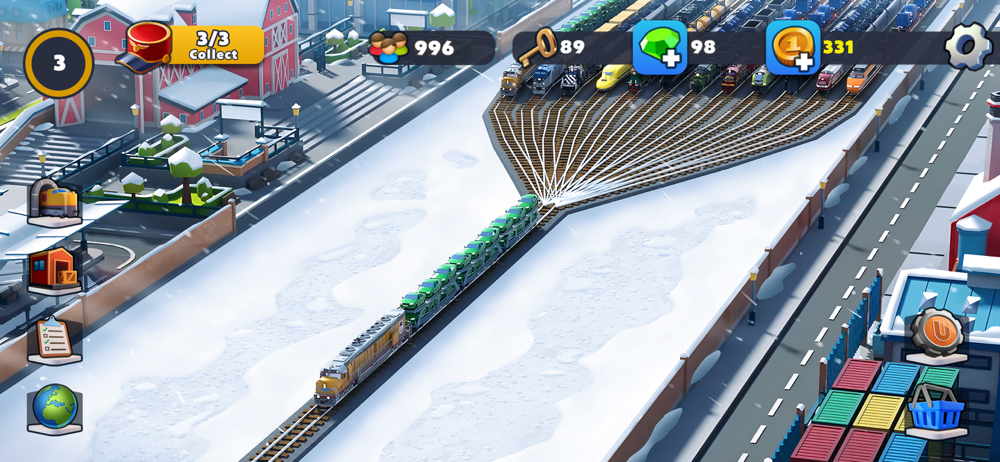1000x462 pixels.
Task: Open the locomotive depot icon
Action: coord(55,201)
